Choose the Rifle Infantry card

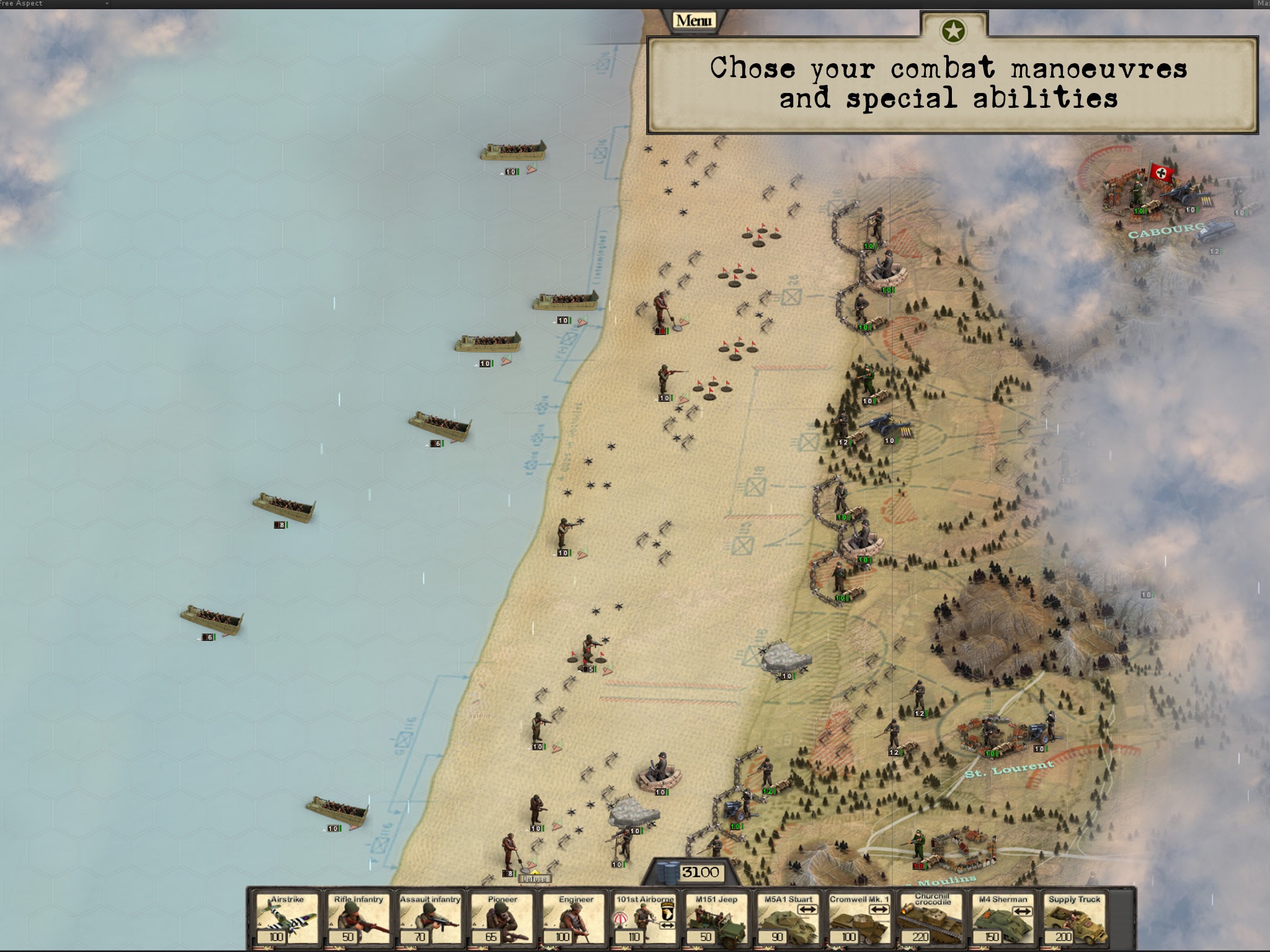pos(358,919)
